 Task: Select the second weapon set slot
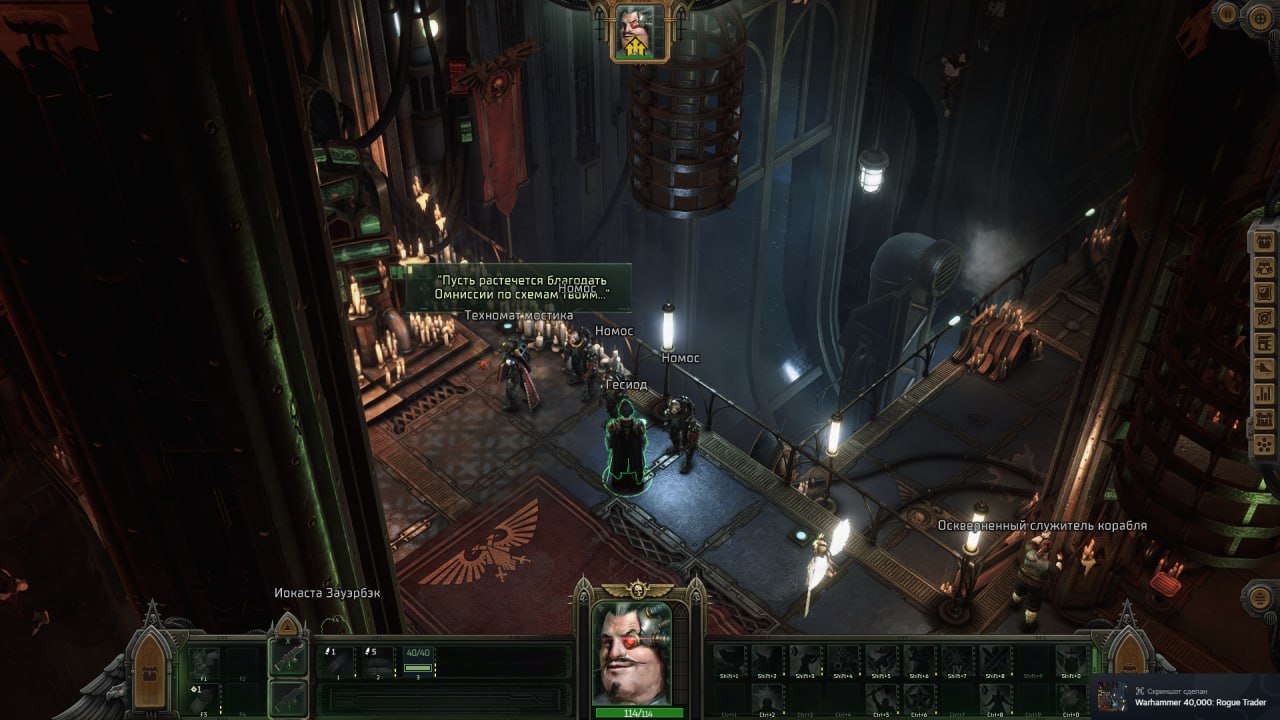[288, 696]
